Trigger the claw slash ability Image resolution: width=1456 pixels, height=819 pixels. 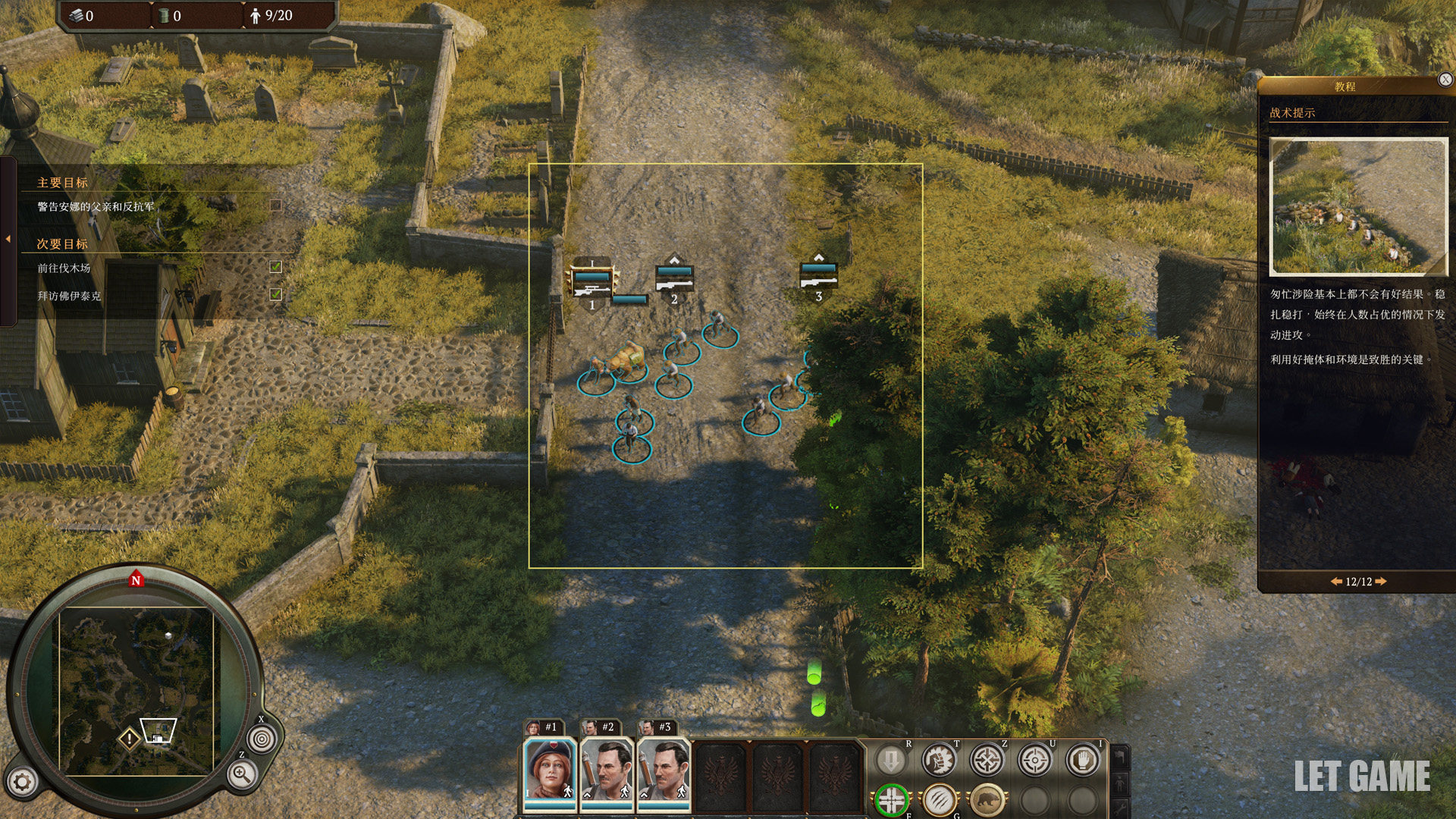[940, 799]
